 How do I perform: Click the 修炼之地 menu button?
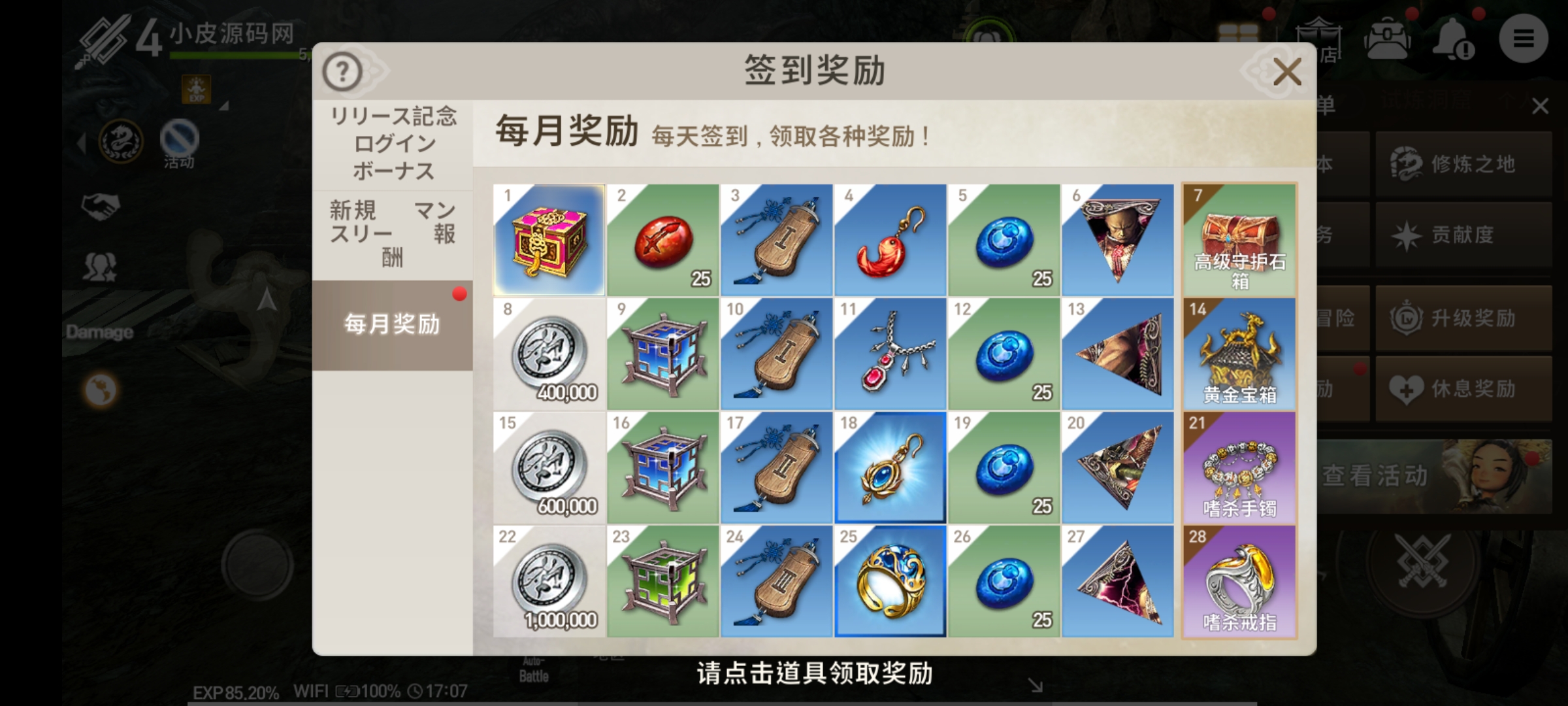[x=1463, y=165]
